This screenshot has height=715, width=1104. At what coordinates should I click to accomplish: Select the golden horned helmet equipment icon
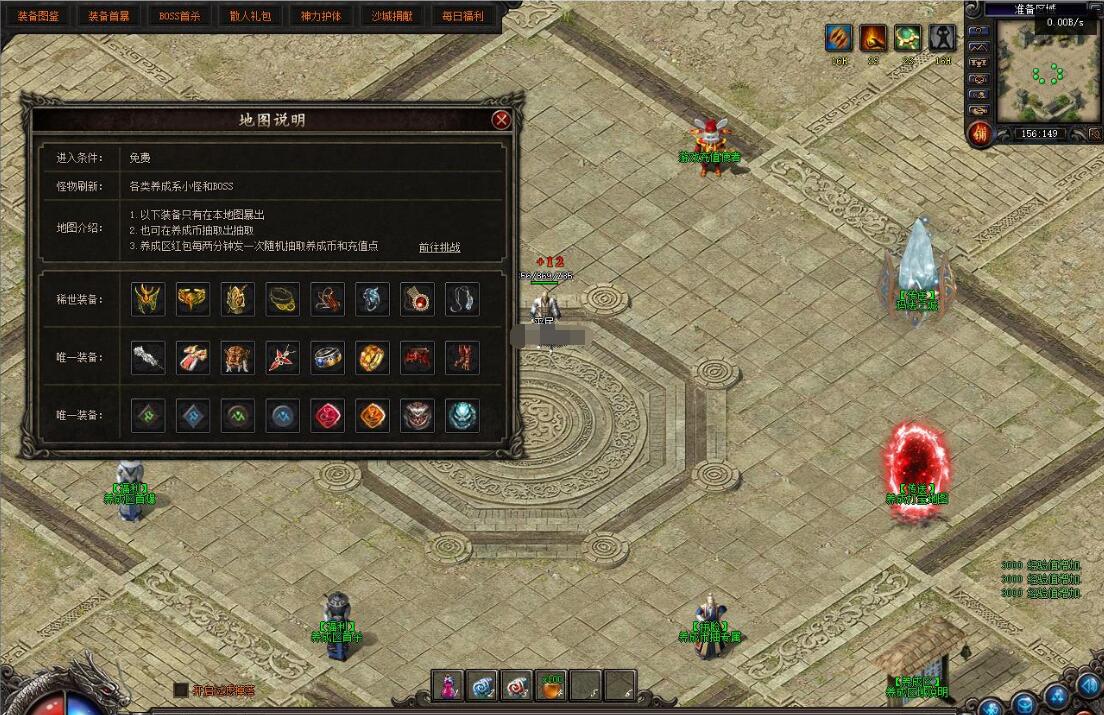(x=148, y=299)
